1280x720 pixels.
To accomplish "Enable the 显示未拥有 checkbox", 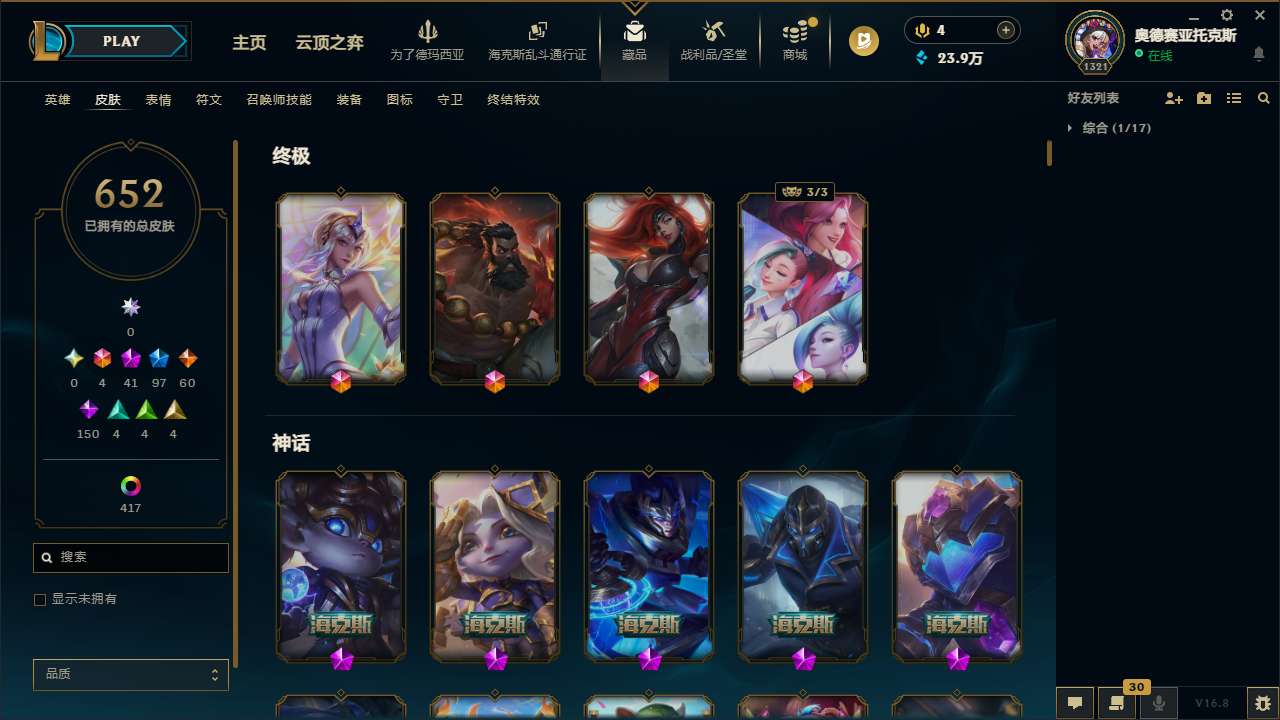I will pyautogui.click(x=40, y=599).
